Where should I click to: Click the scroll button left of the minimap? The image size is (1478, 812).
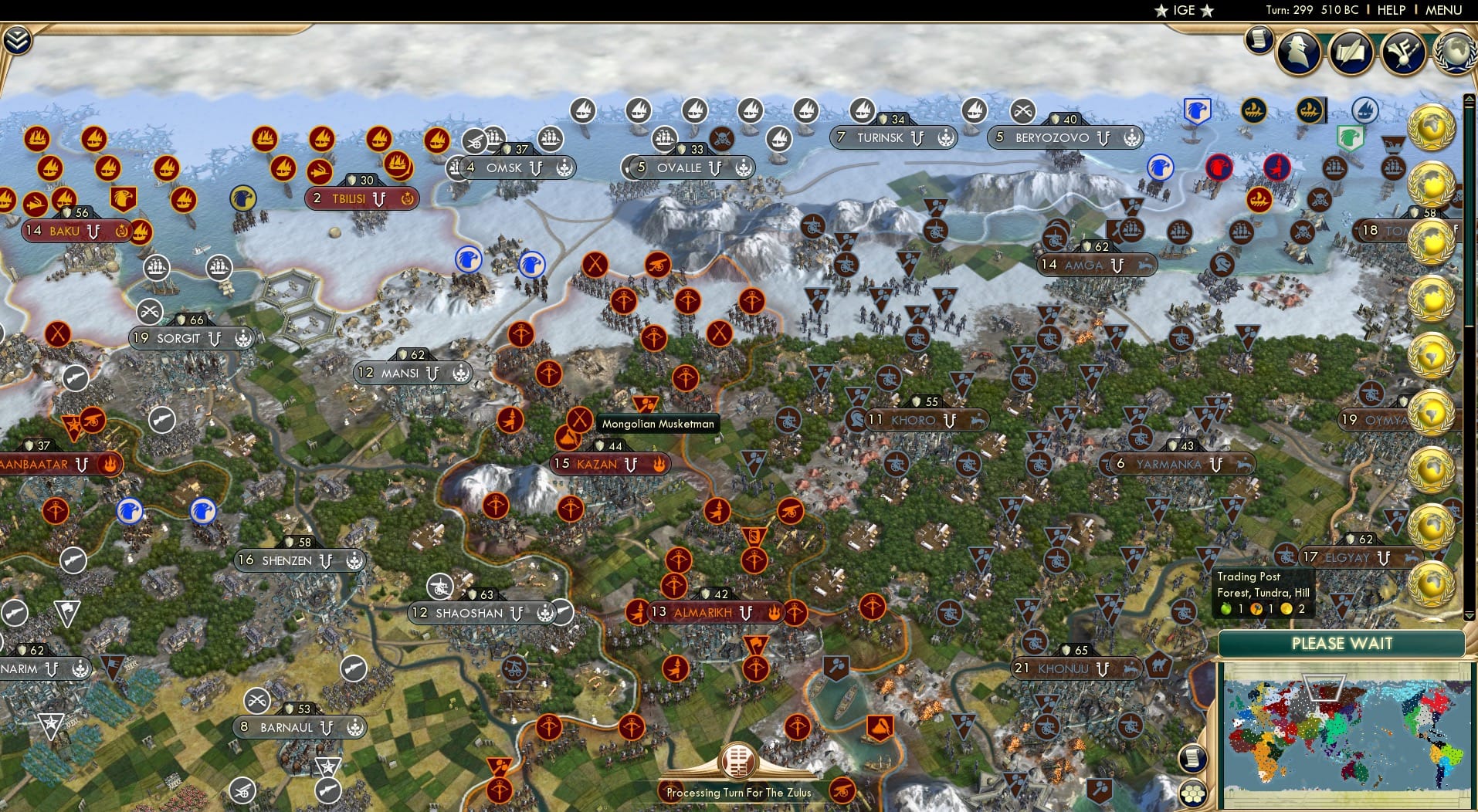click(x=1193, y=758)
